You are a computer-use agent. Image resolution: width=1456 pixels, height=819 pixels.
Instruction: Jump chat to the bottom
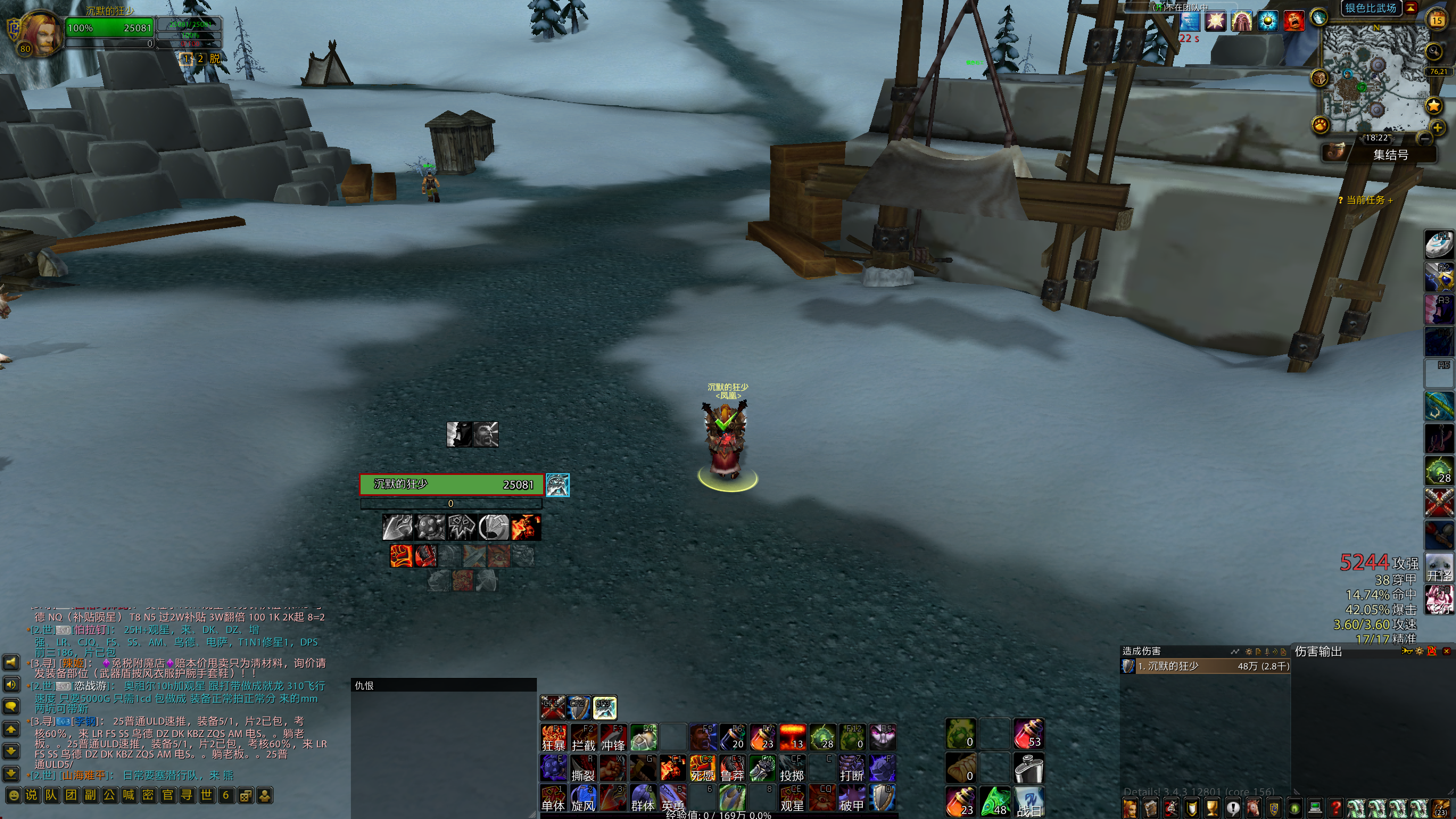pos(11,773)
